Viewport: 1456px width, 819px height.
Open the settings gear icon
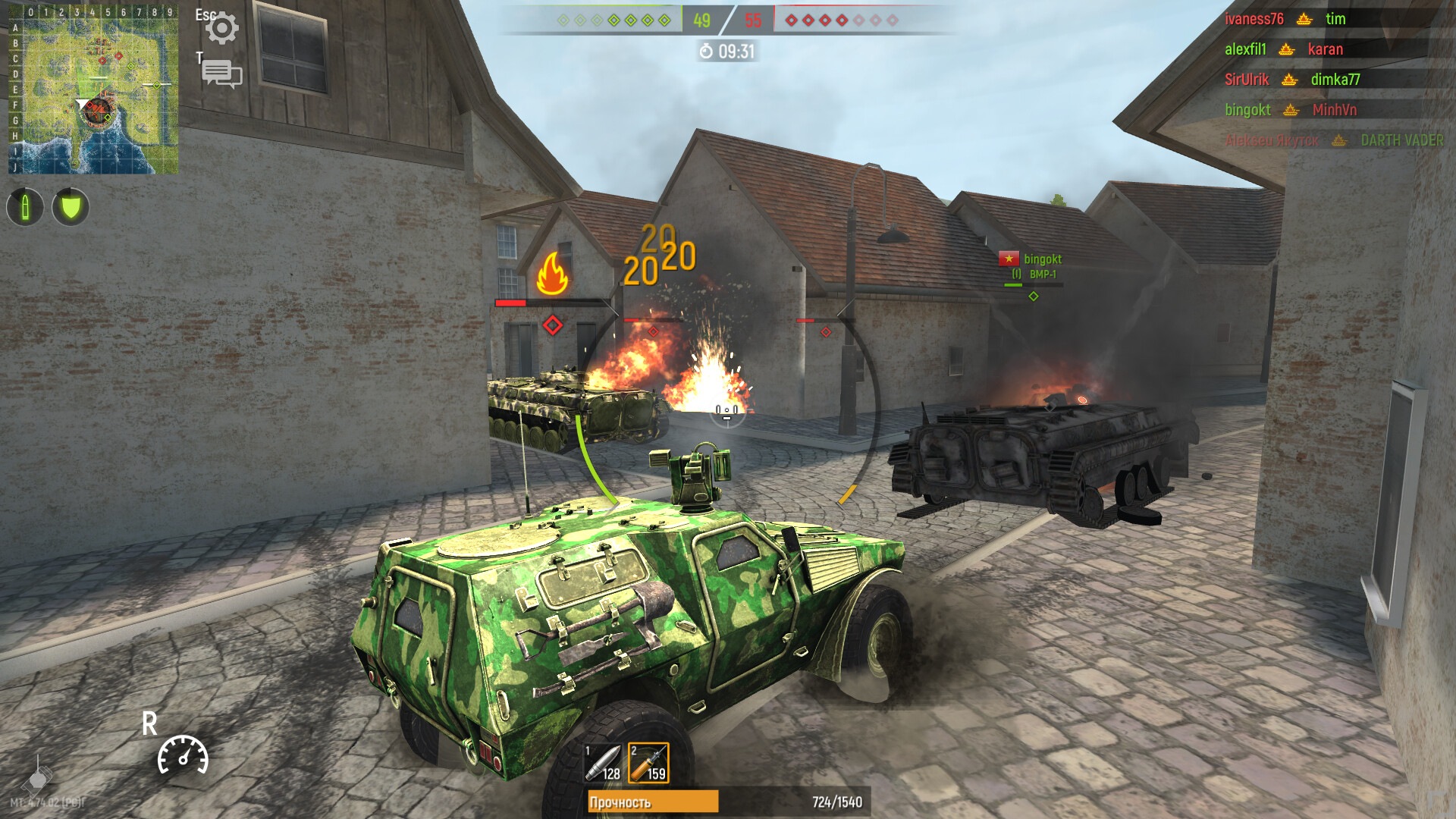(222, 27)
